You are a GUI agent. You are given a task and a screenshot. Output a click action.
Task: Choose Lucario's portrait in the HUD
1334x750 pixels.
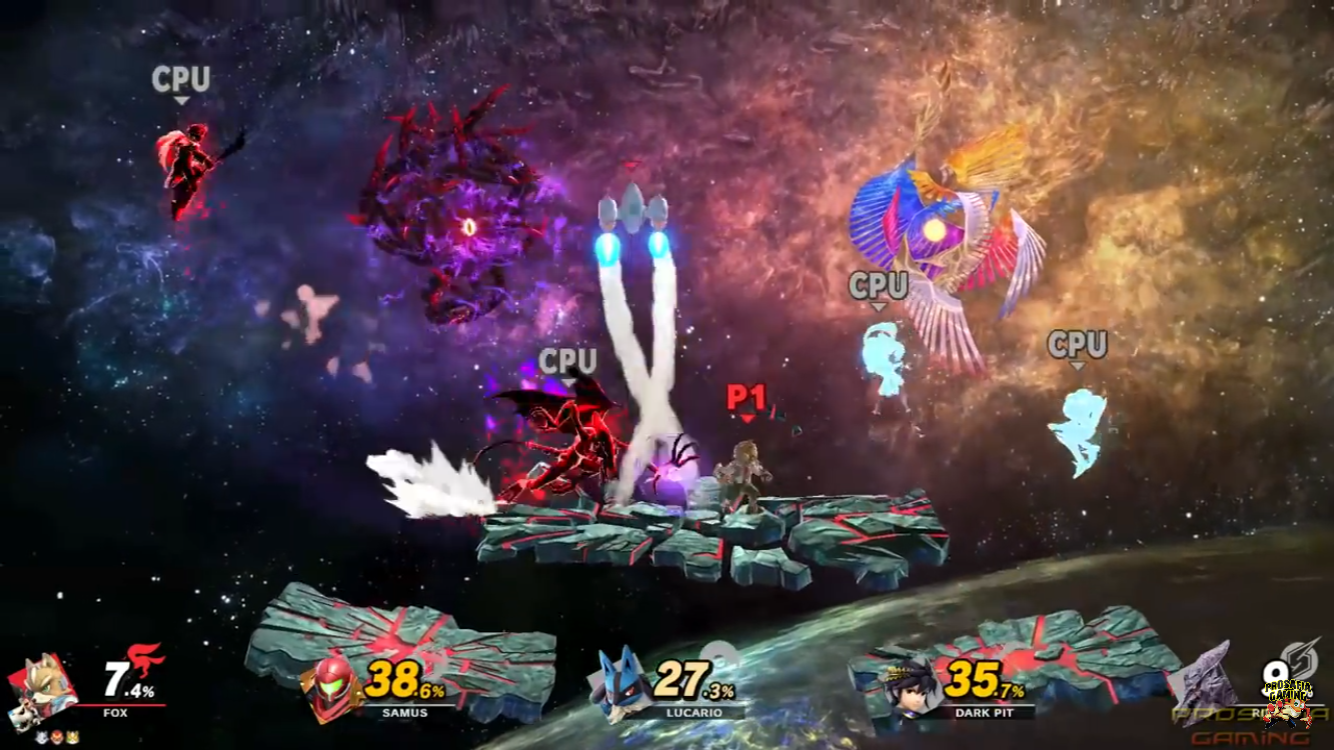(x=624, y=684)
